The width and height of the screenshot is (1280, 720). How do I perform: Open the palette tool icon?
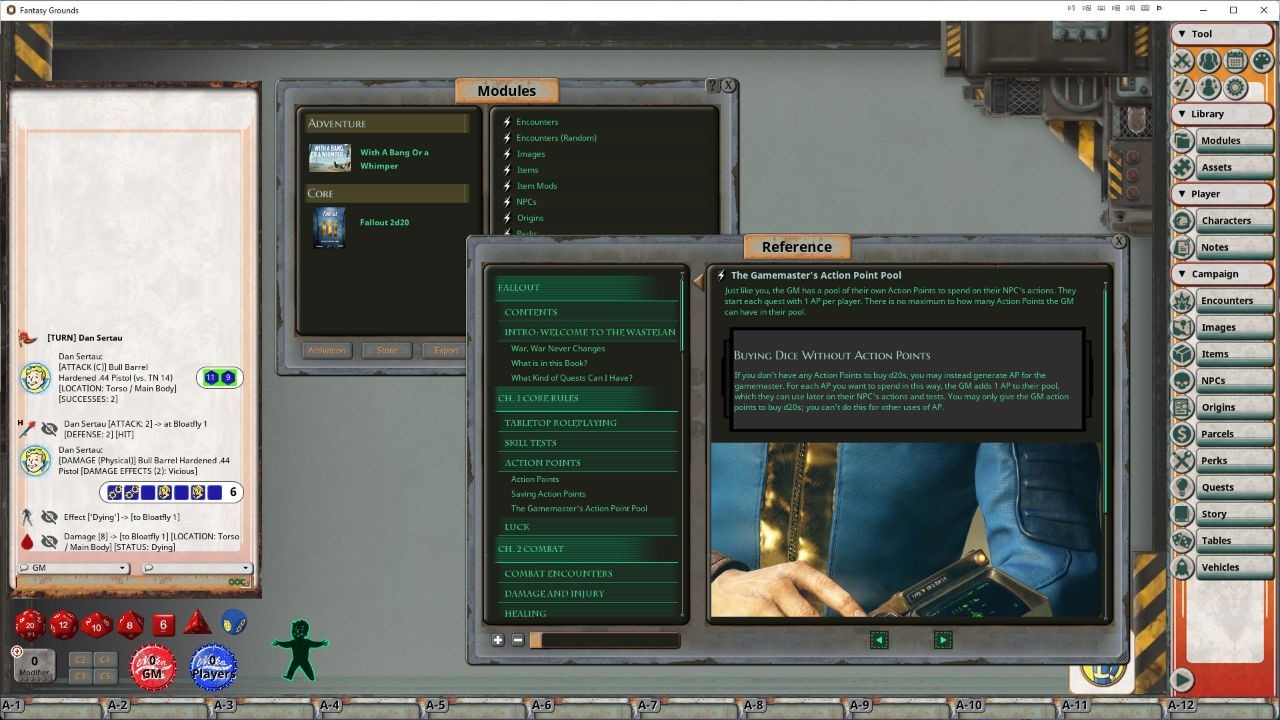pyautogui.click(x=1260, y=60)
